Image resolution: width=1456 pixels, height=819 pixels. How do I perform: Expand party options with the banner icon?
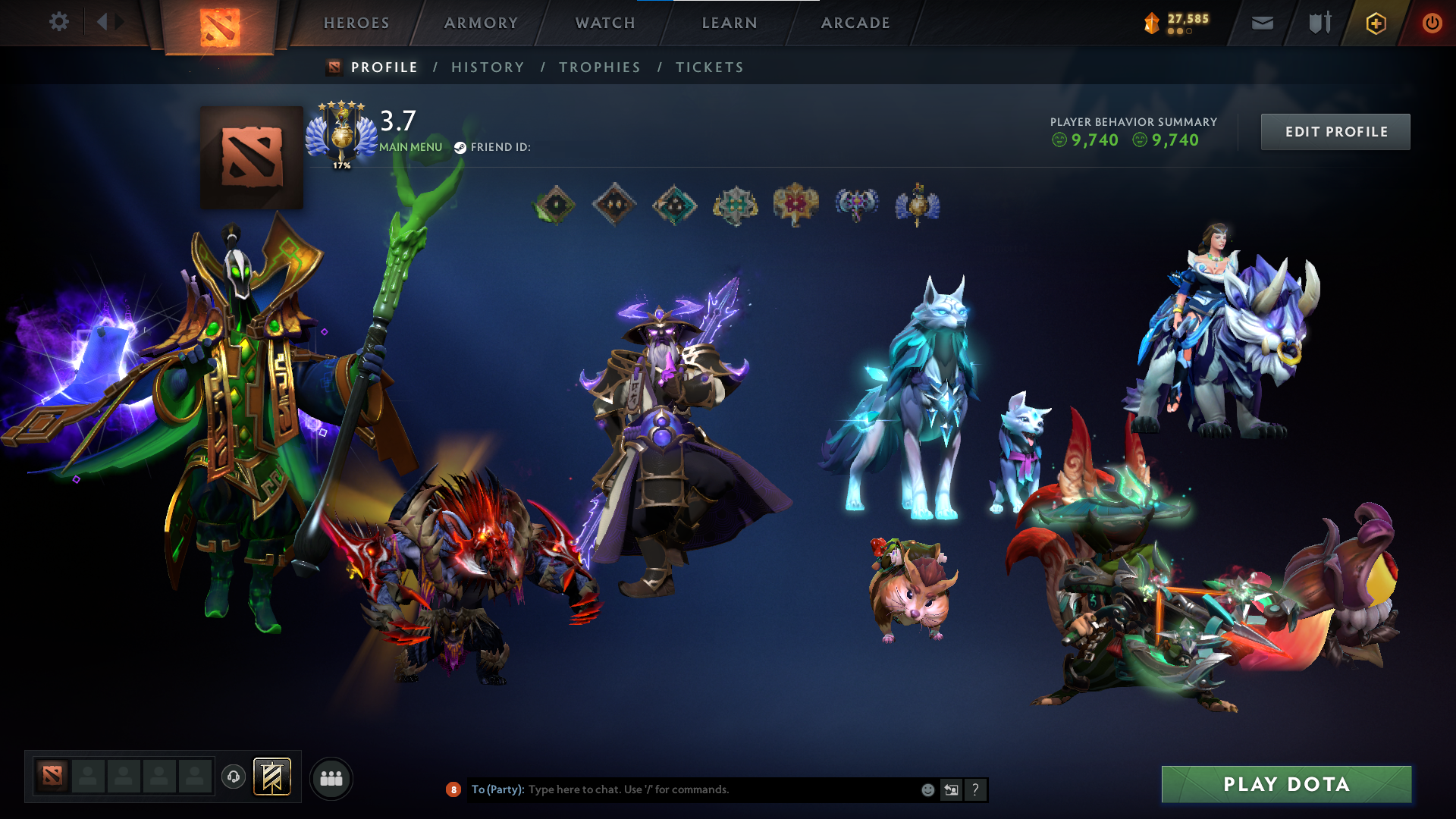(x=273, y=777)
